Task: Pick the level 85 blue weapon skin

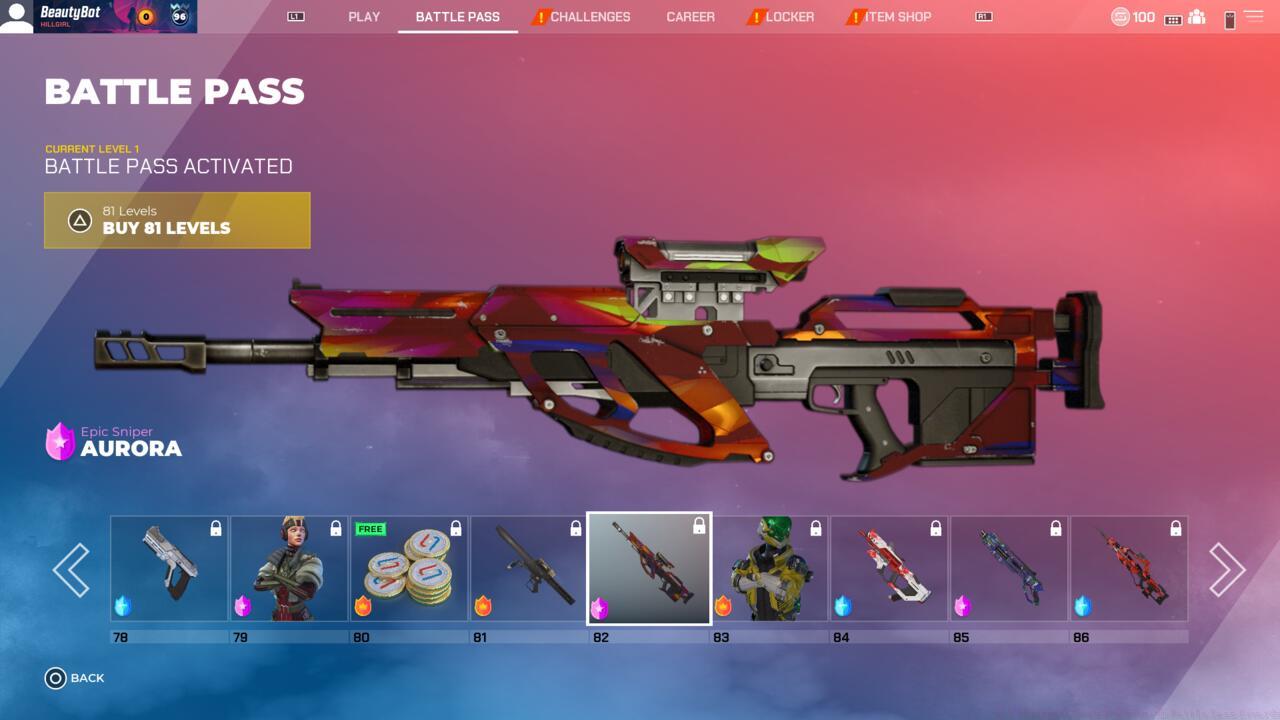Action: (x=1009, y=568)
